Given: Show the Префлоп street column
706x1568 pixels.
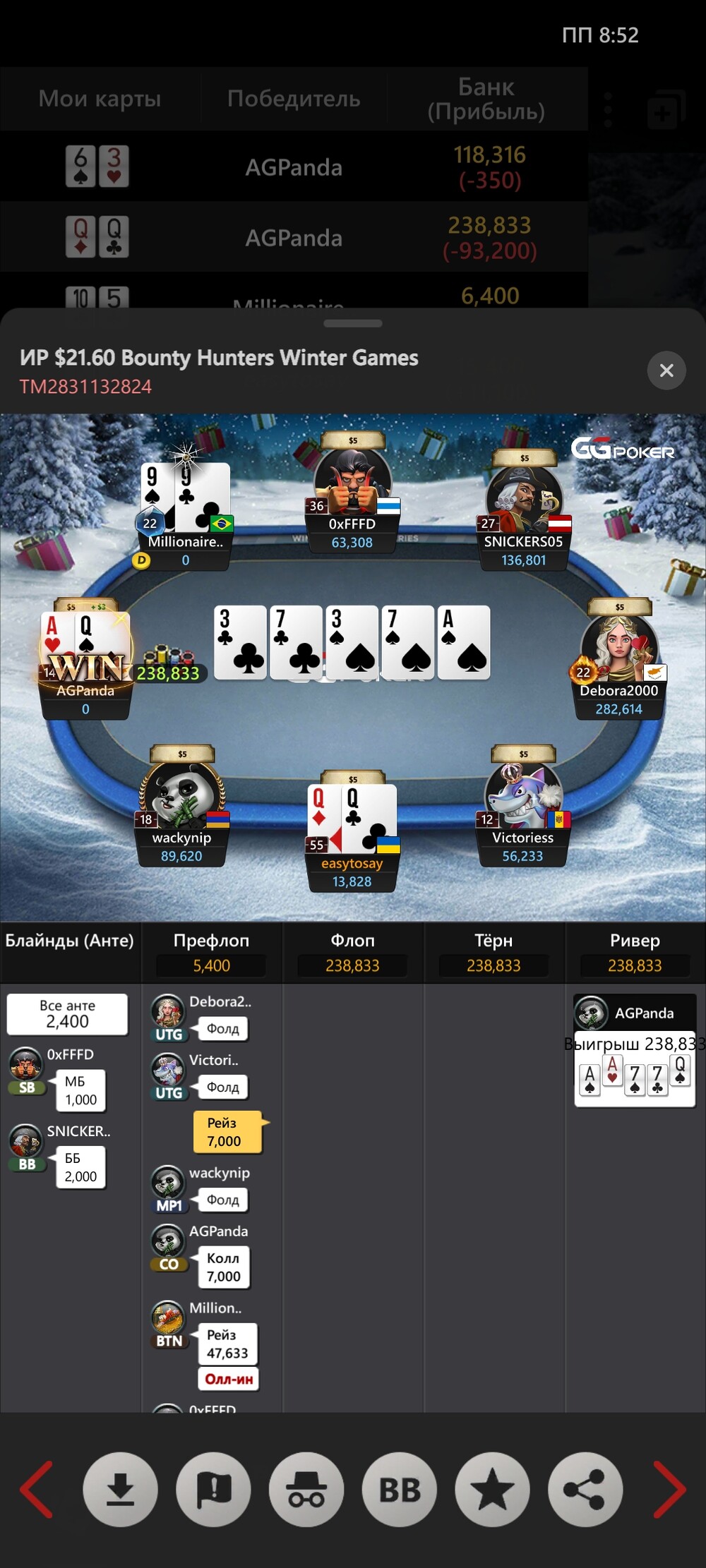Looking at the screenshot, I should pos(211,952).
